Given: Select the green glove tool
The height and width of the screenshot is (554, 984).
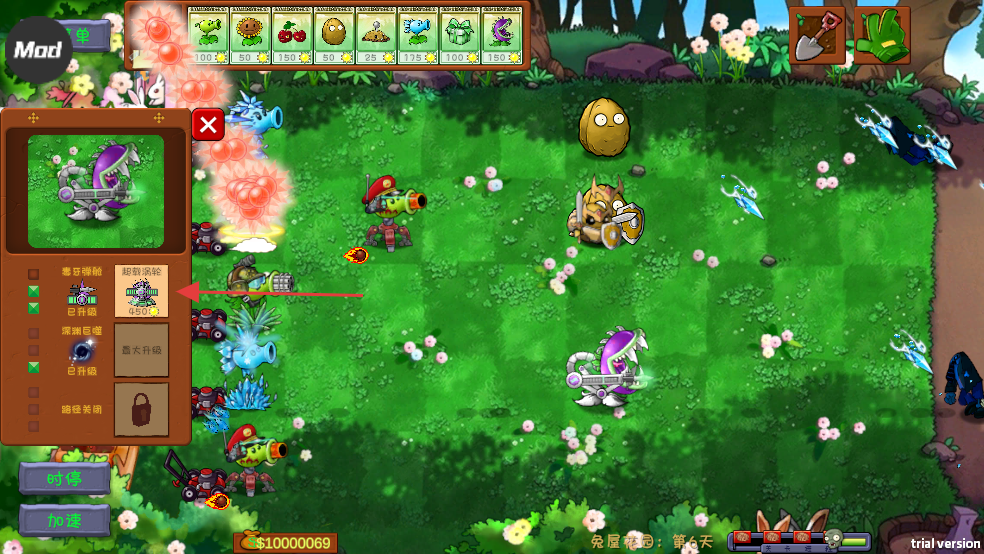Looking at the screenshot, I should coord(880,36).
